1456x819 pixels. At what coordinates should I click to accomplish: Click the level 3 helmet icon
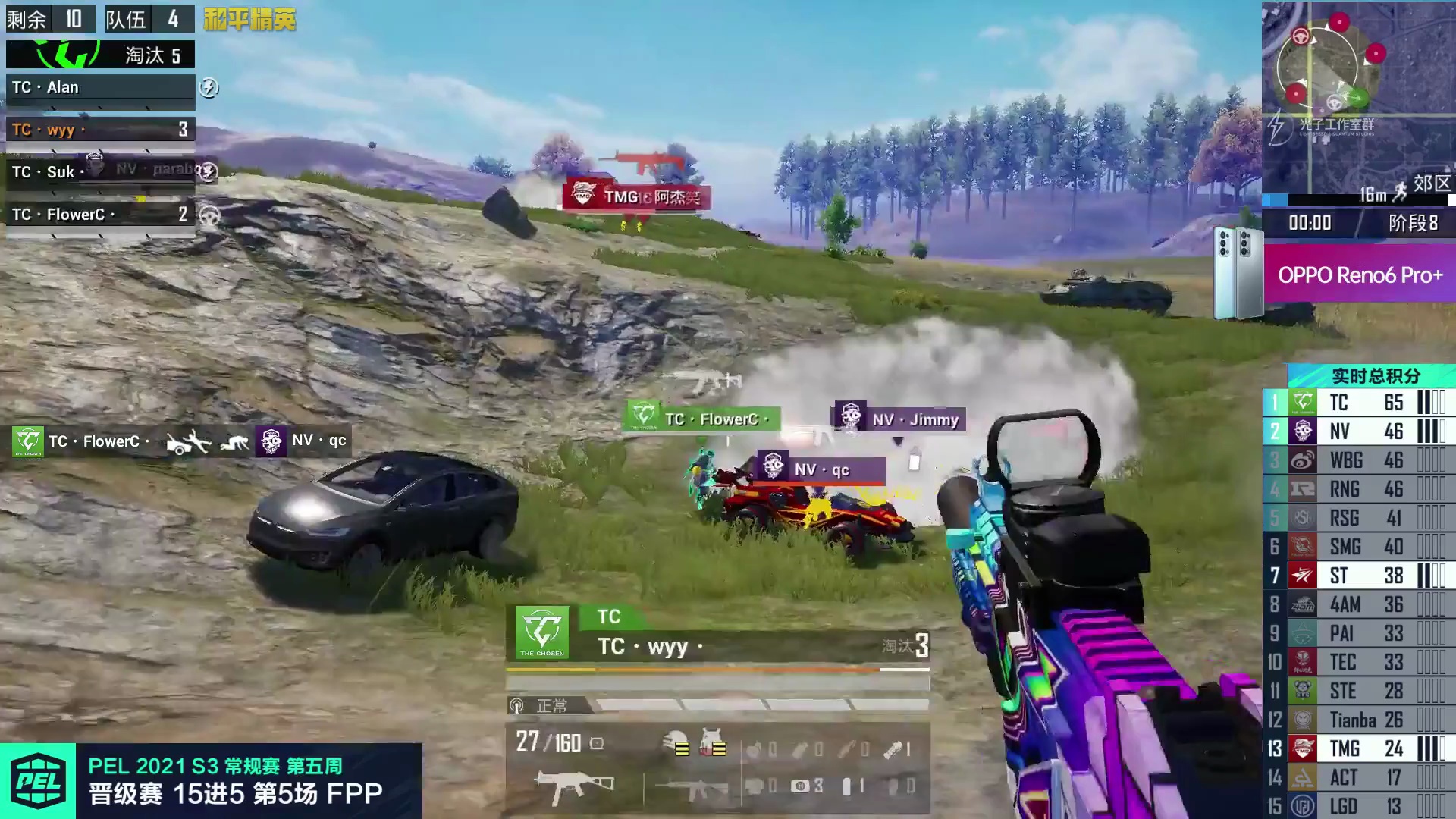coord(677,742)
